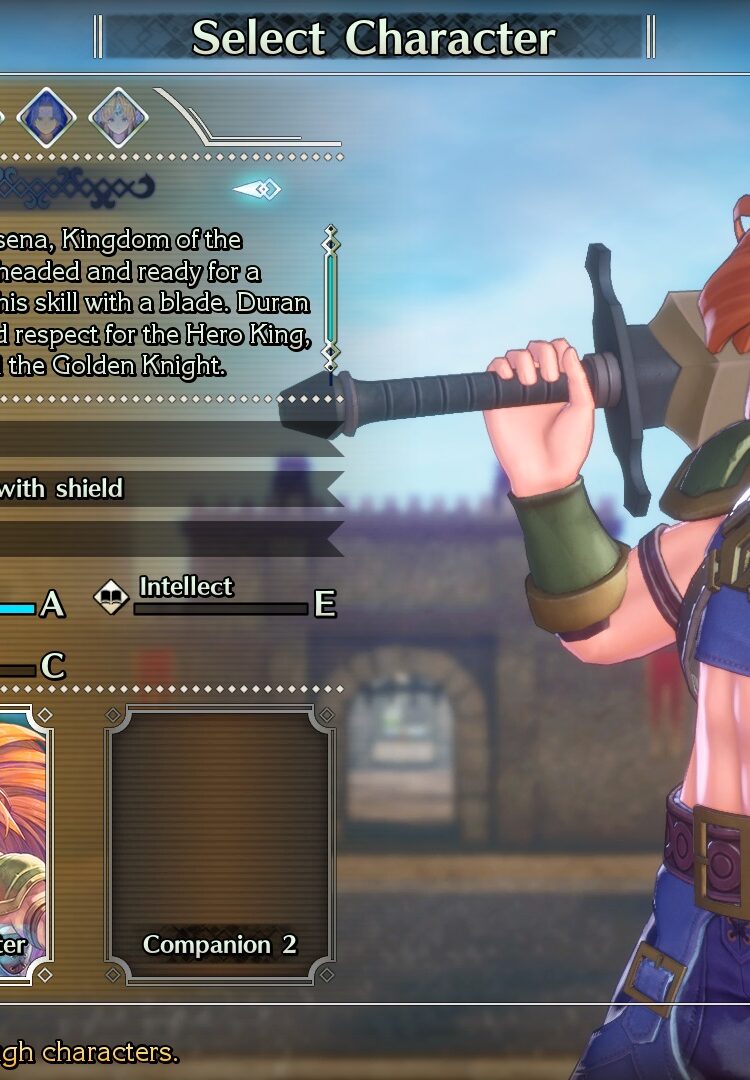Select the blue-haired Hawkeye portrait
Image resolution: width=750 pixels, height=1080 pixels.
(47, 118)
